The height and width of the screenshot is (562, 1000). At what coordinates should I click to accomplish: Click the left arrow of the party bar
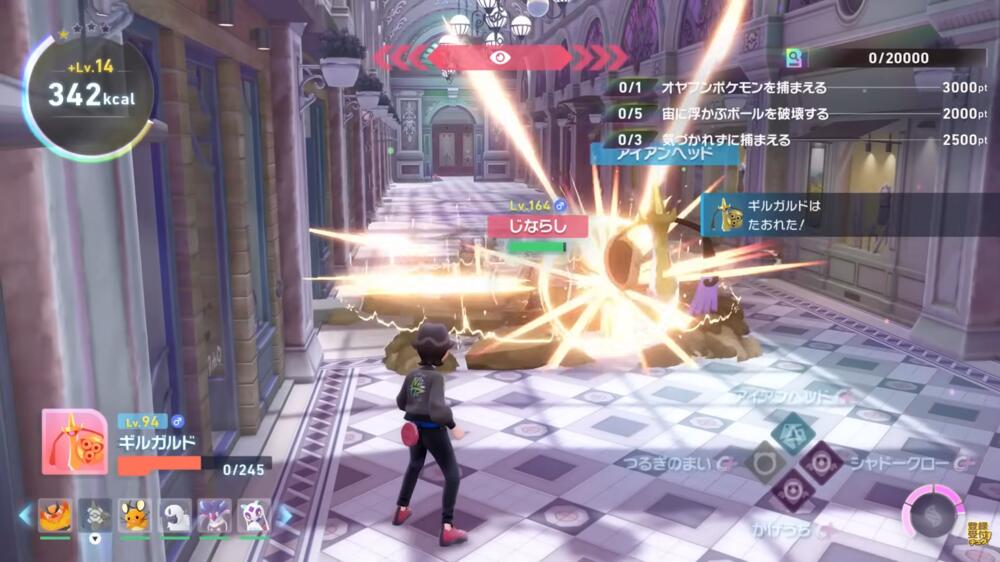[x=25, y=516]
